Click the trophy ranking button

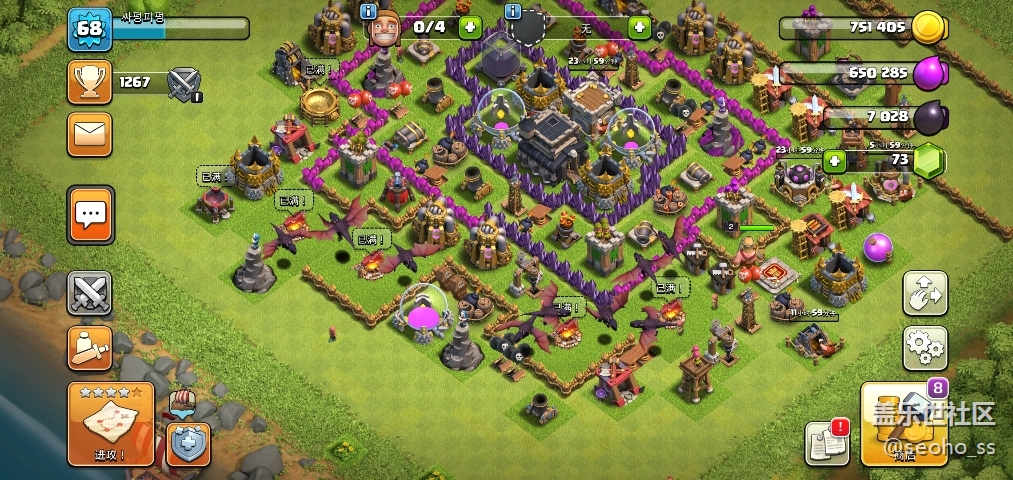[x=89, y=82]
